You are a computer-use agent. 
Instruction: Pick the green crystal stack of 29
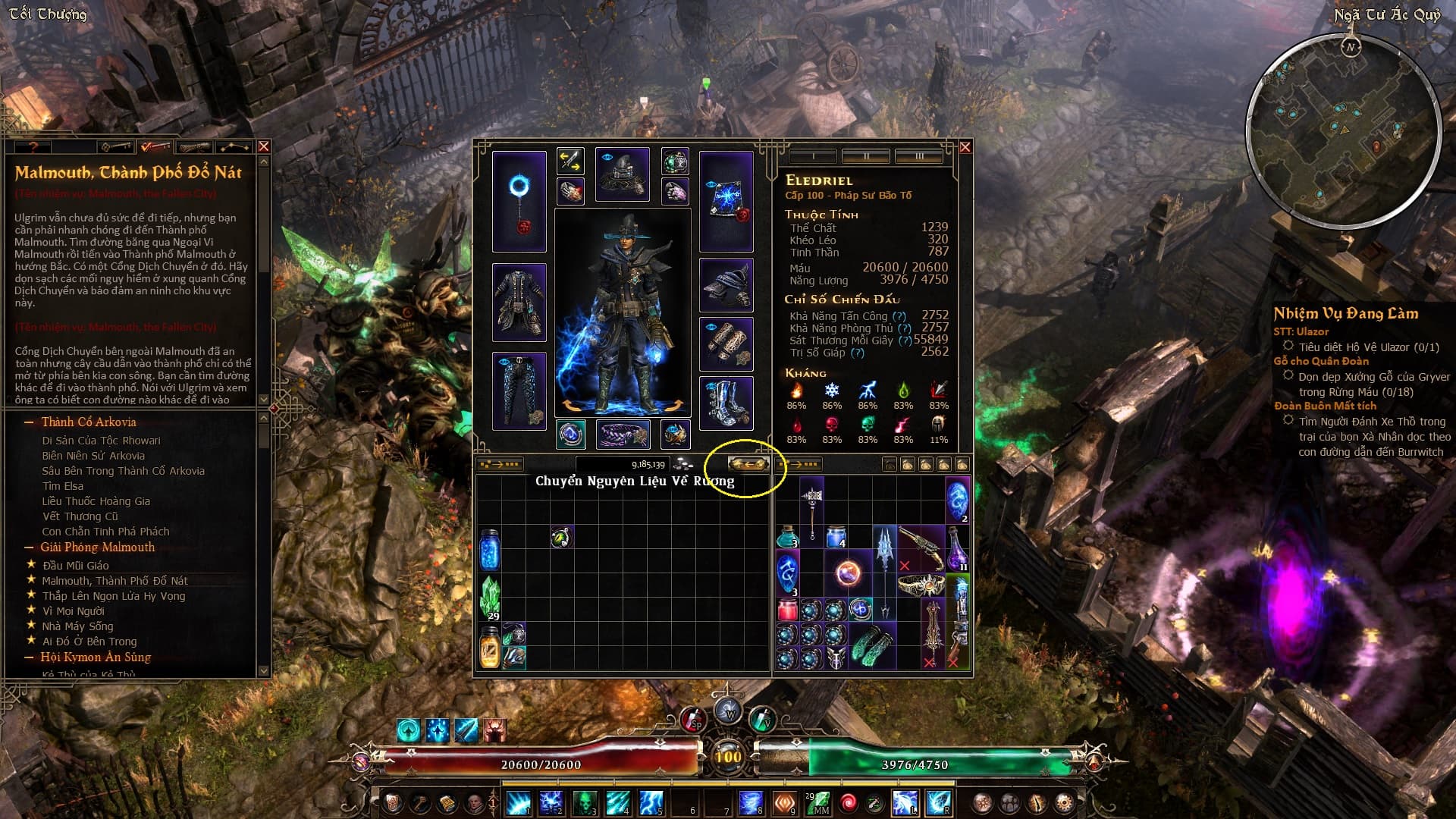(490, 598)
